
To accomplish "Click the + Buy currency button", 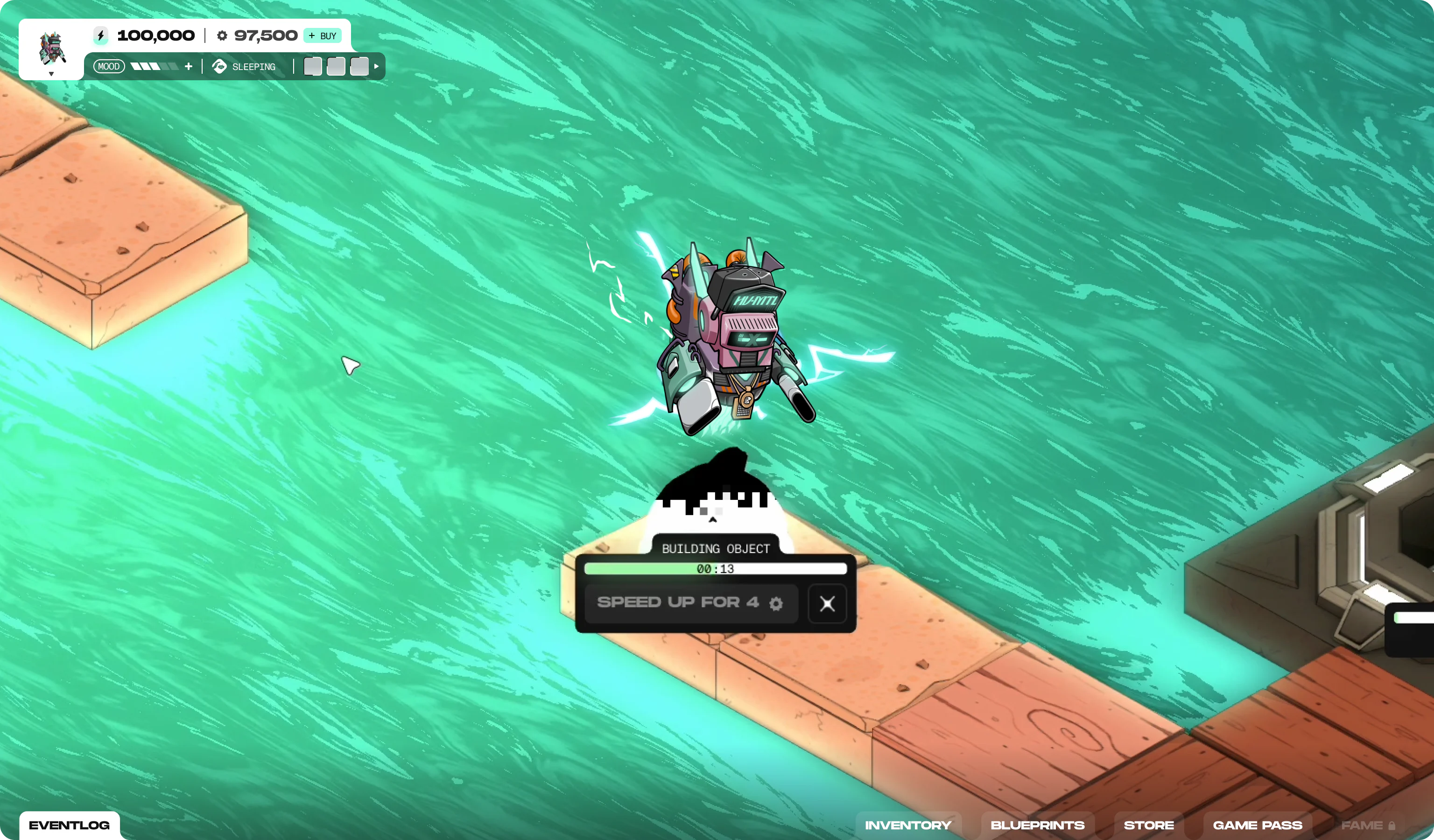I will [x=322, y=36].
